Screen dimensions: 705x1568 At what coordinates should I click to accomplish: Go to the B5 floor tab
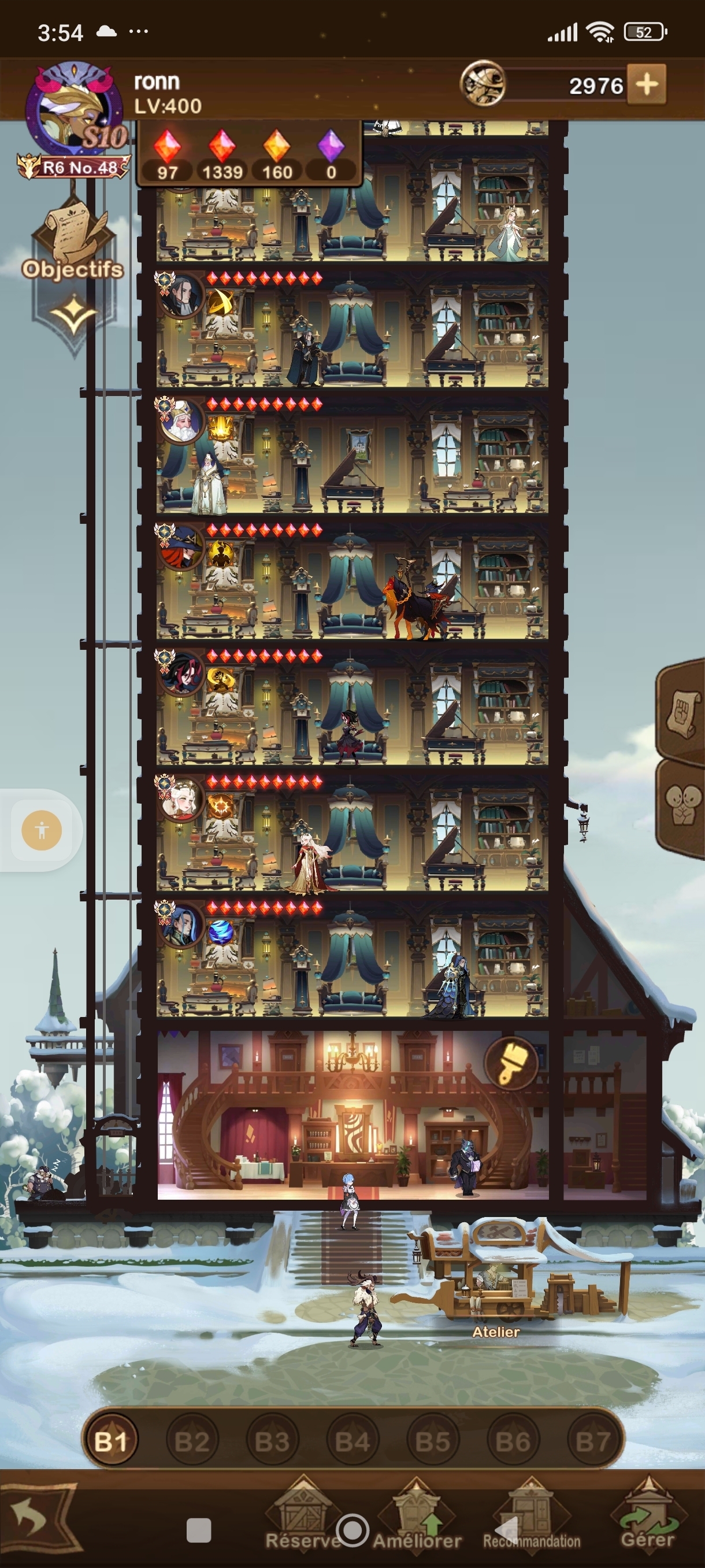tap(432, 1441)
